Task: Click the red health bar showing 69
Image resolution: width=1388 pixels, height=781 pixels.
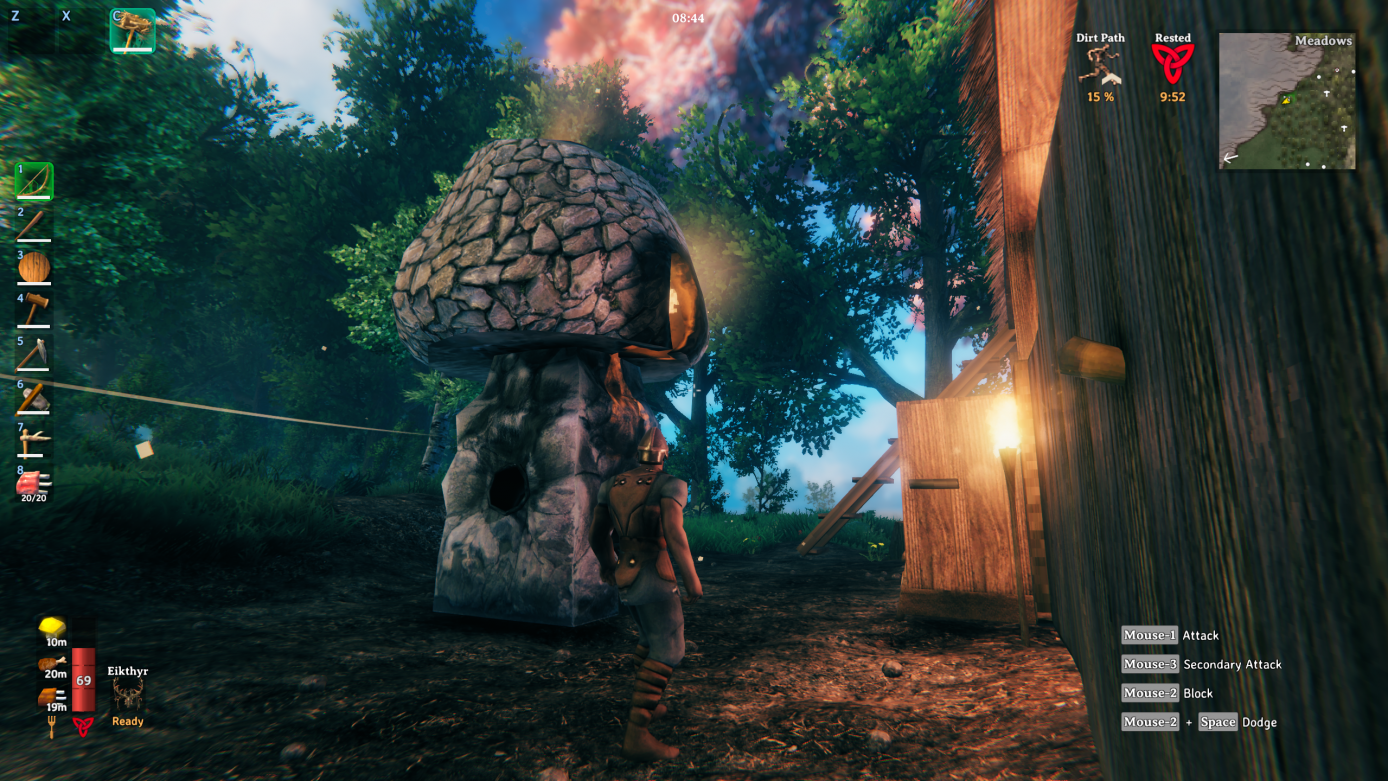Action: coord(85,680)
